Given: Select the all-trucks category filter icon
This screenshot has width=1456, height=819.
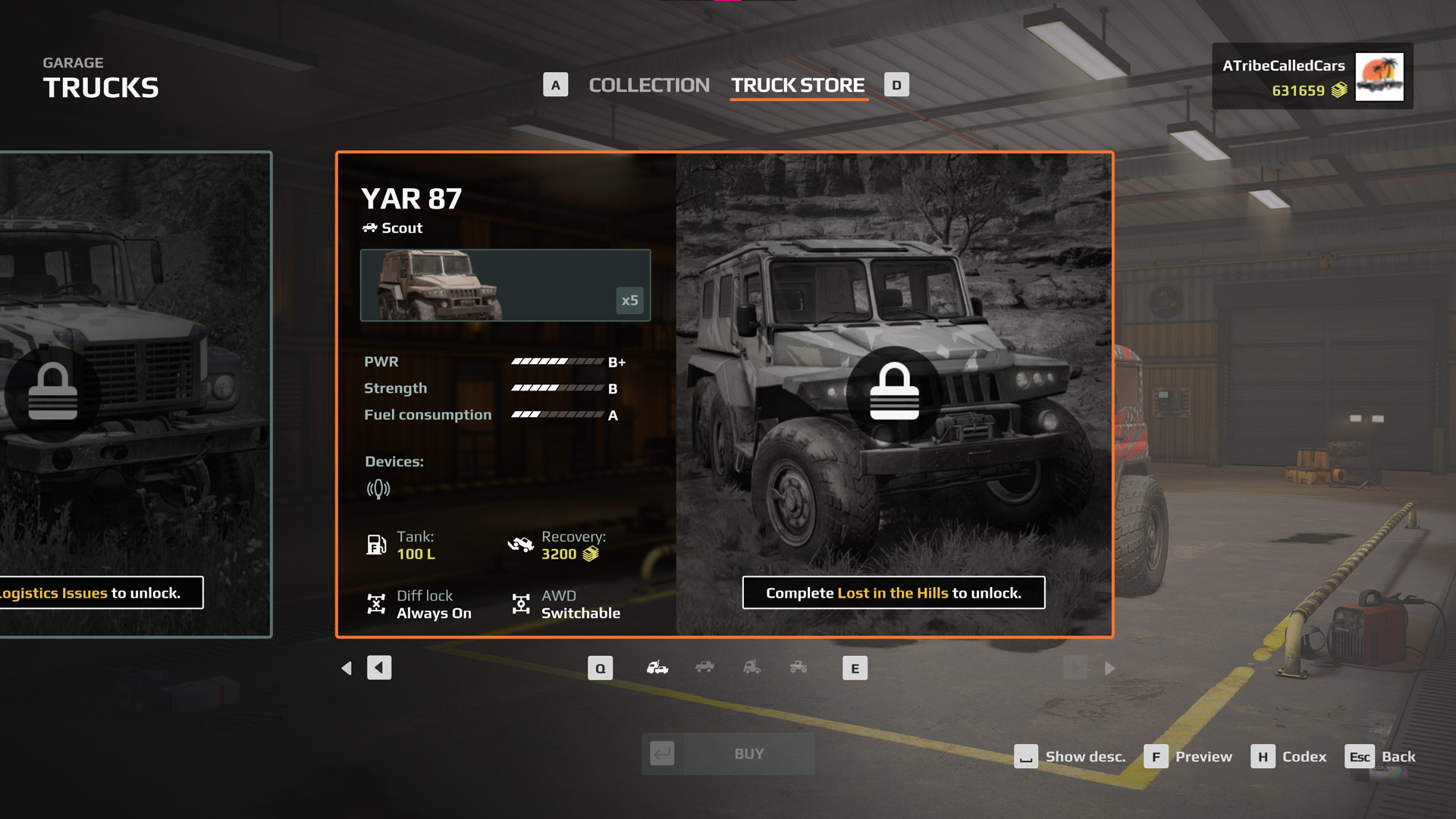Looking at the screenshot, I should (x=657, y=668).
